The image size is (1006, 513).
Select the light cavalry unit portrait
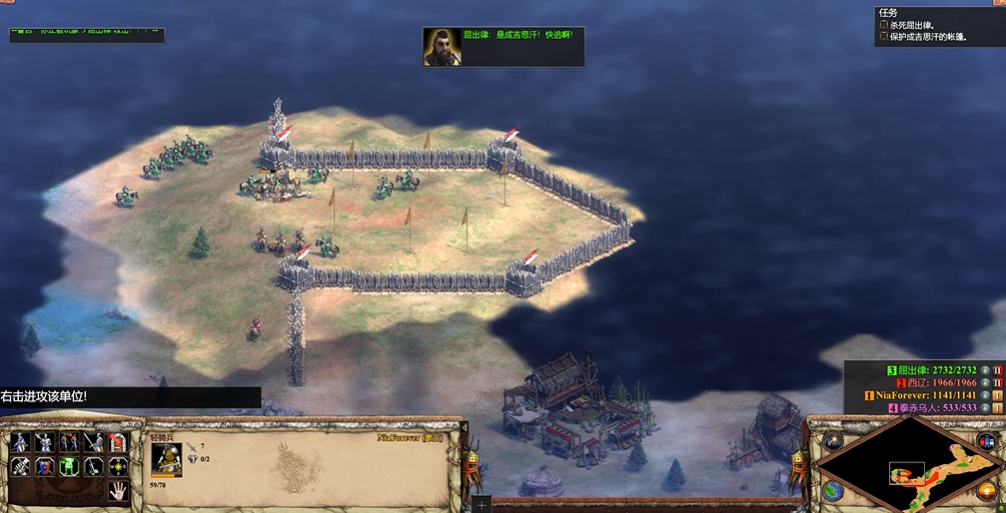coord(166,459)
